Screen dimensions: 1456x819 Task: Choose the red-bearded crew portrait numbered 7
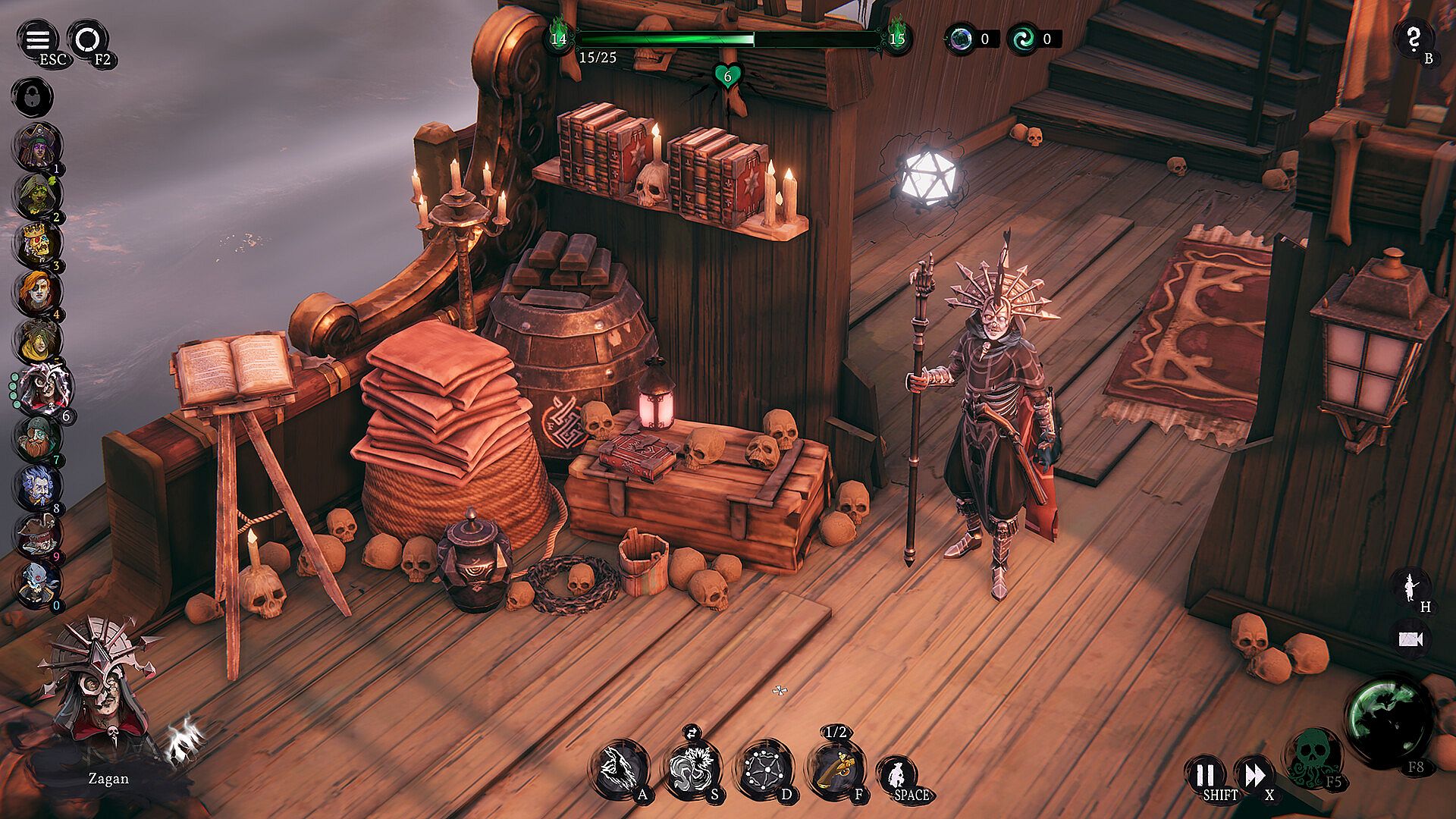[x=36, y=438]
